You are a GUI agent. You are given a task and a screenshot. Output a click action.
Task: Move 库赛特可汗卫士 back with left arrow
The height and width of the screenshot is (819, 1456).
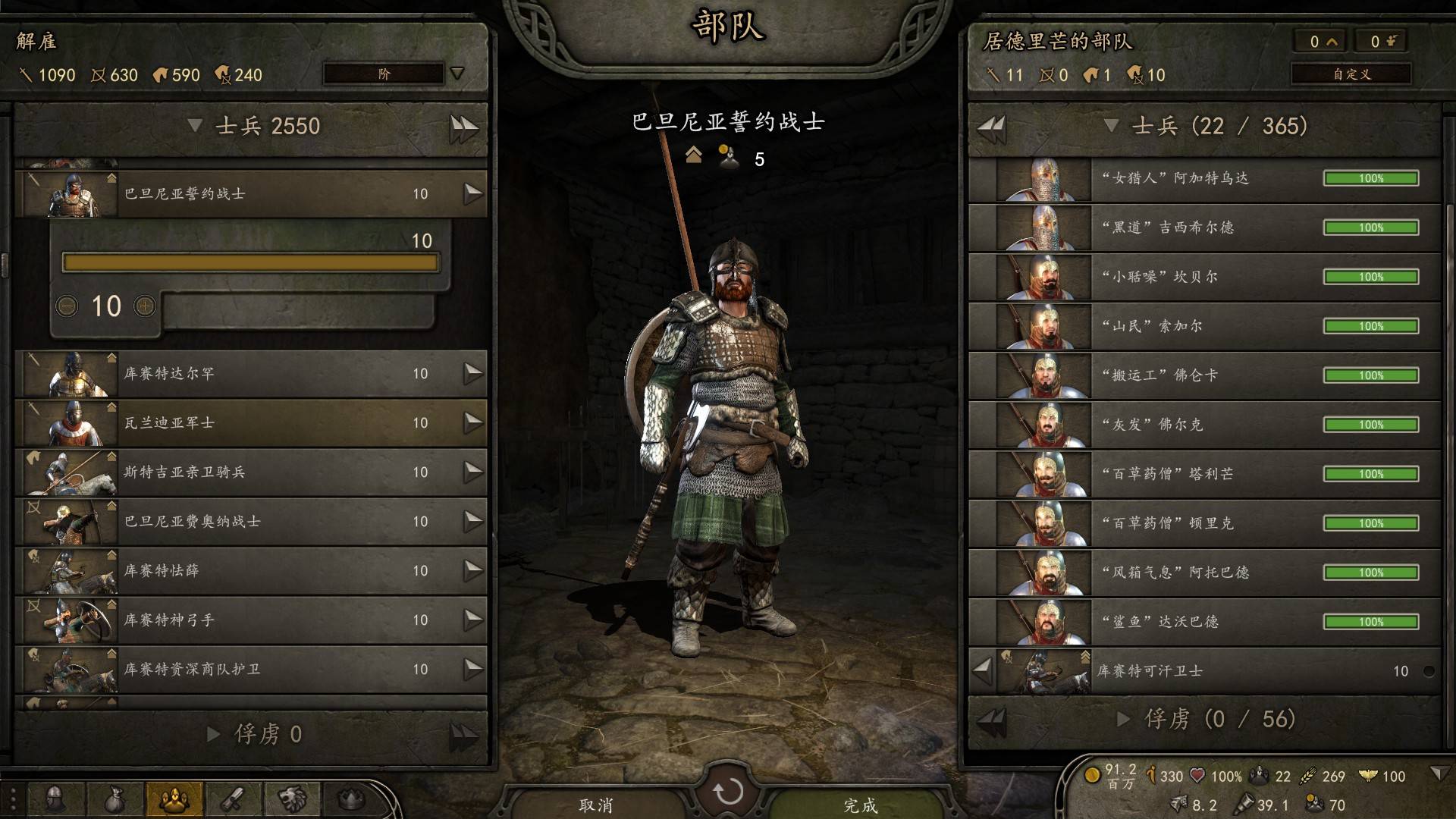tap(983, 670)
